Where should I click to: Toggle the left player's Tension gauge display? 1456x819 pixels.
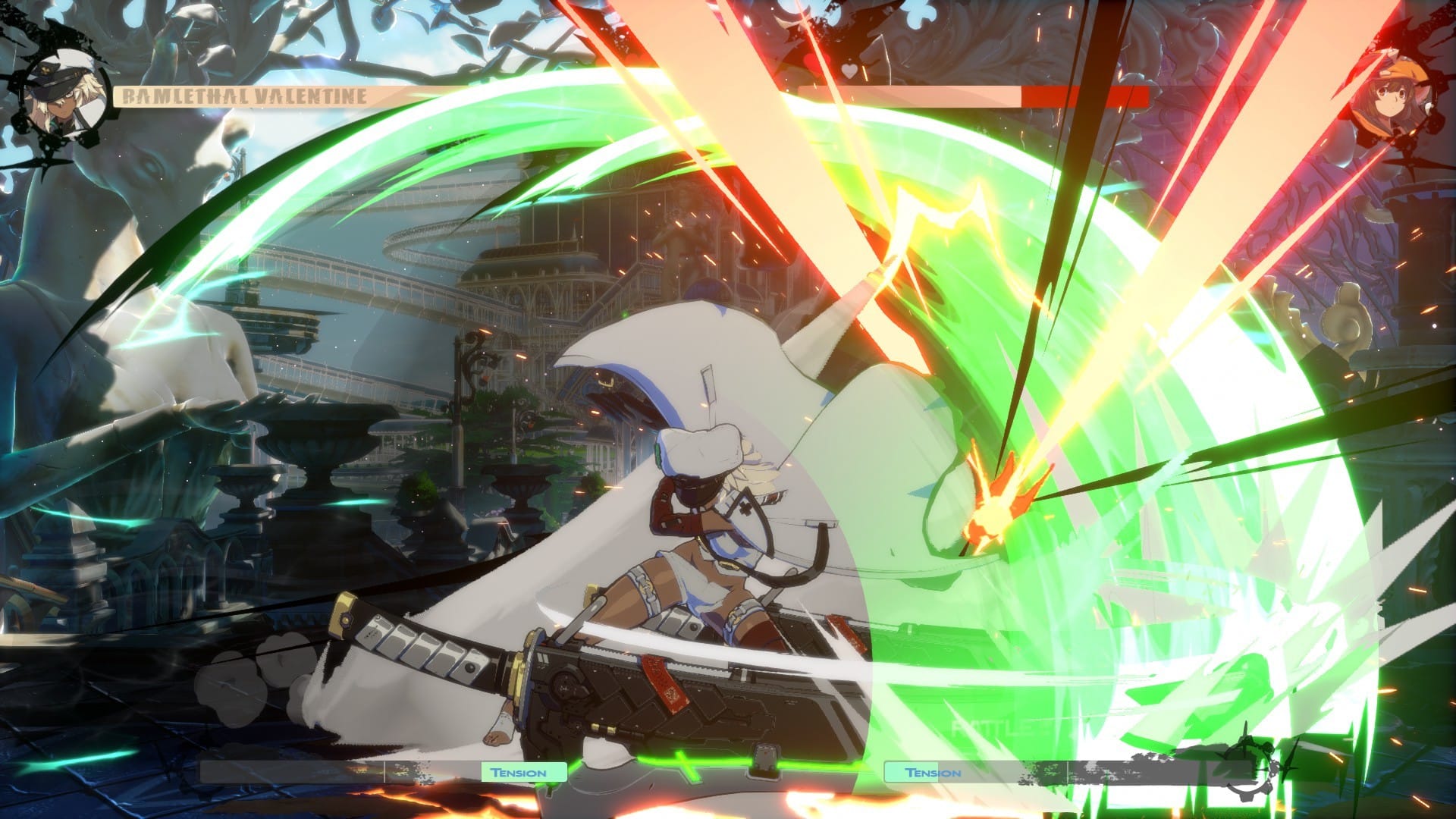[379, 772]
